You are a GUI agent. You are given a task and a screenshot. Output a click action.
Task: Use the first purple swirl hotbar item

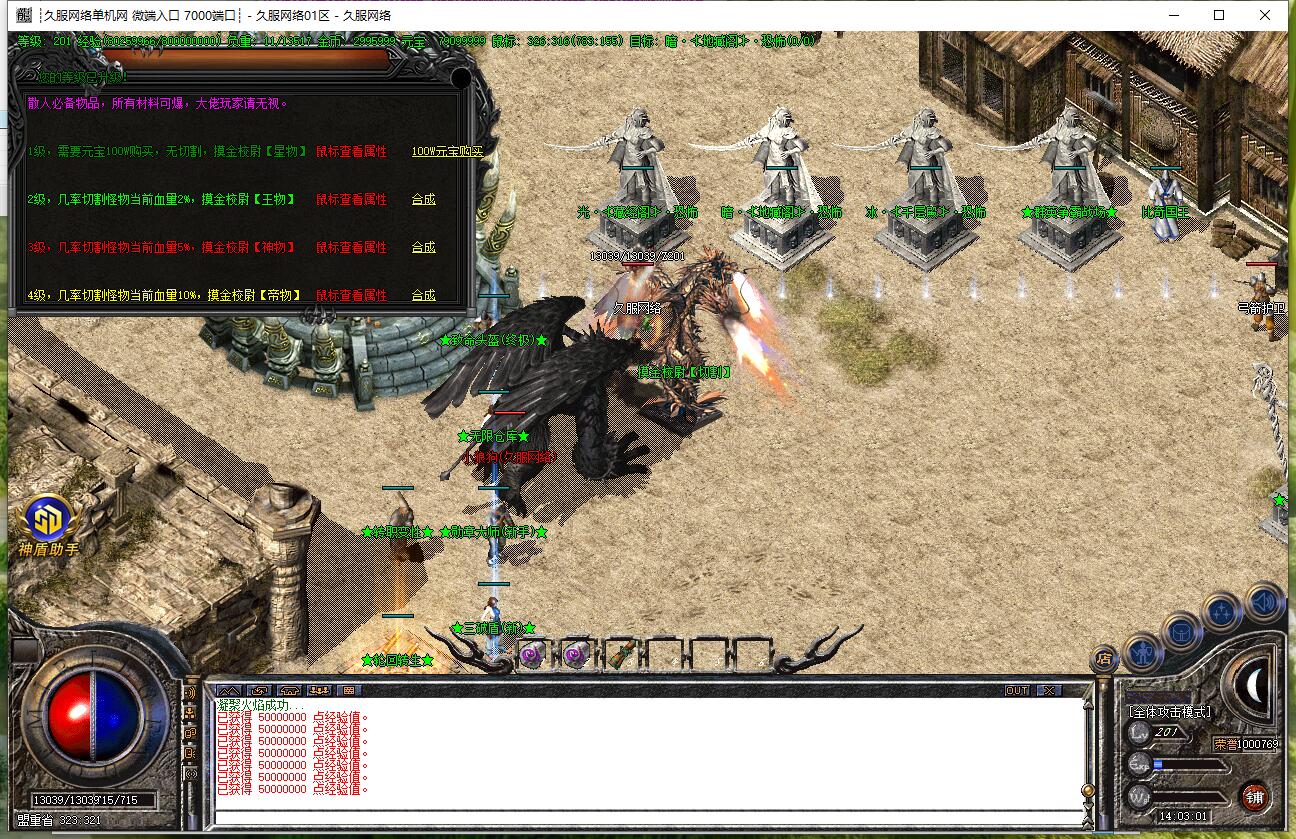530,654
